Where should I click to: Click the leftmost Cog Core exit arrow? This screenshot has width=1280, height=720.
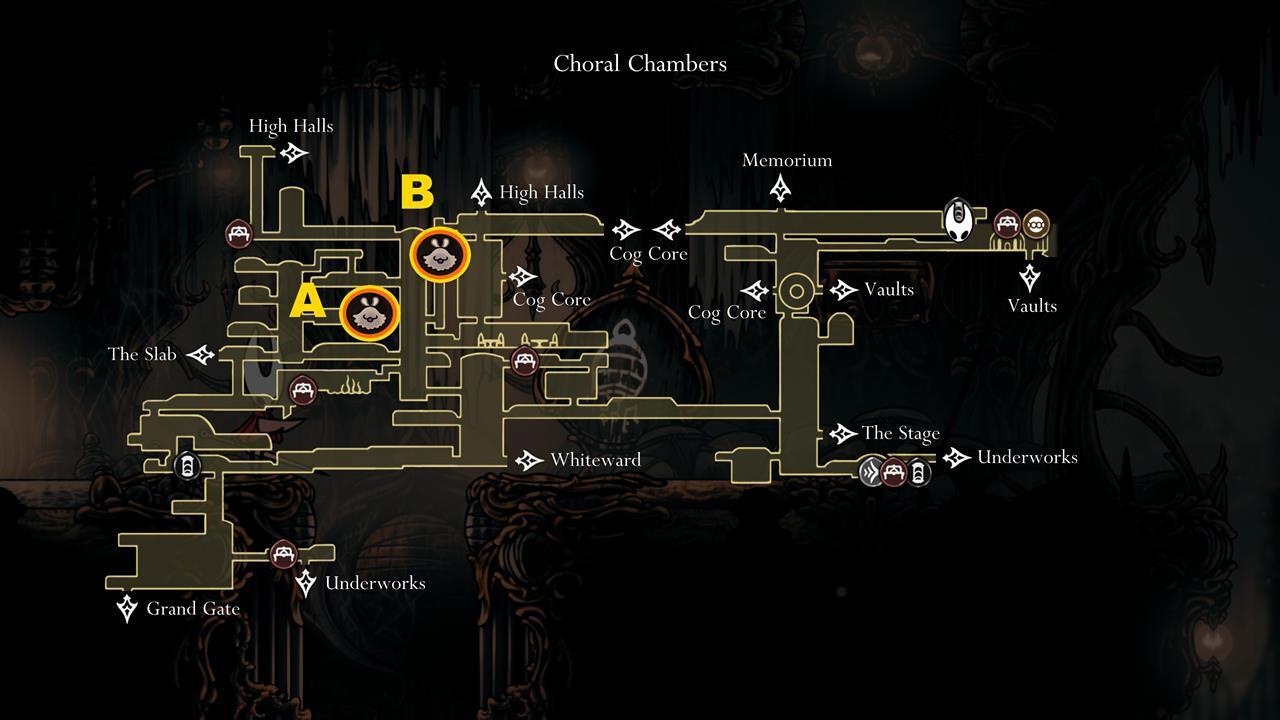click(522, 276)
